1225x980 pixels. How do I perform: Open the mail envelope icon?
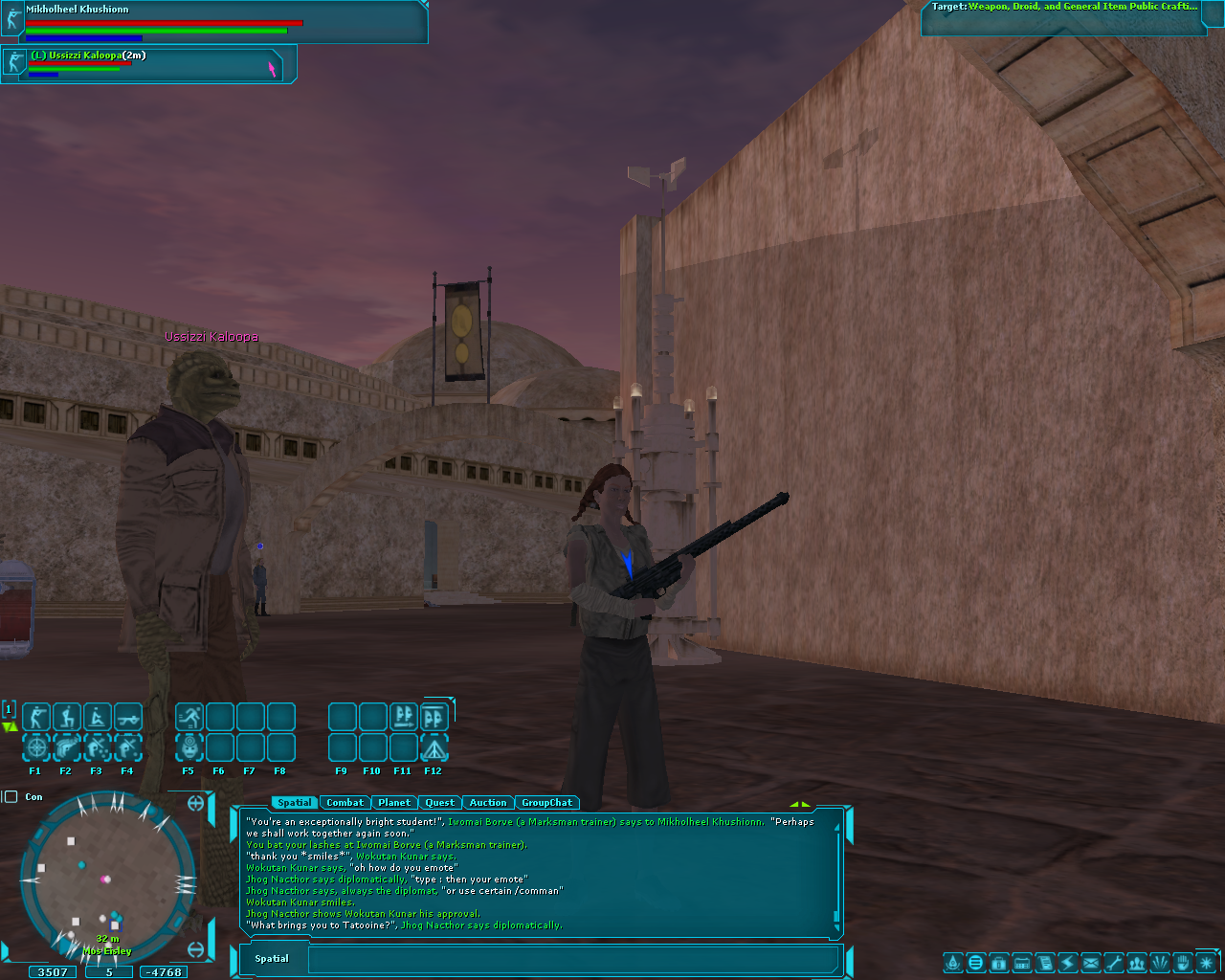[x=1091, y=963]
